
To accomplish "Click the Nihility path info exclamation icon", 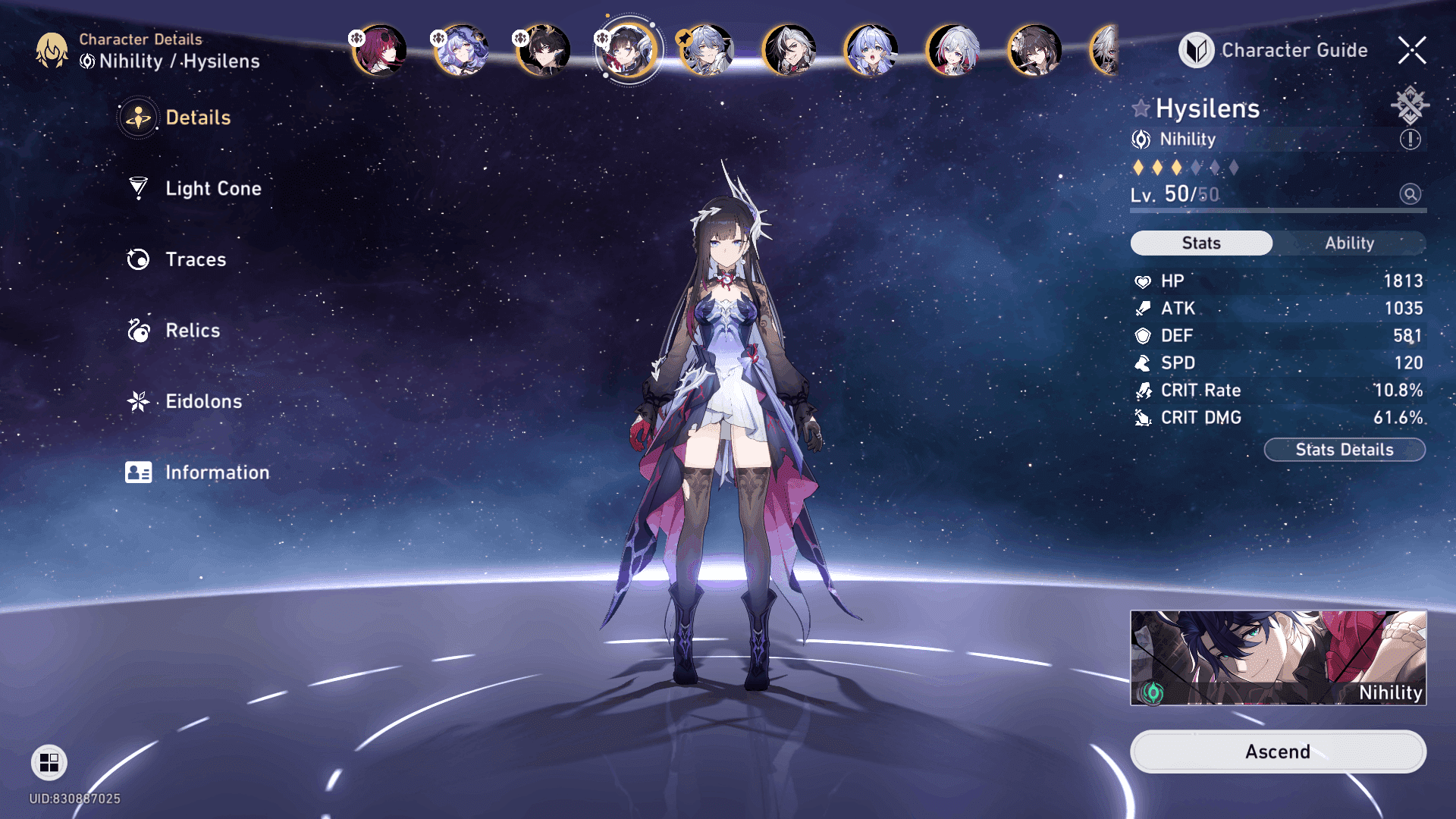I will coord(1410,140).
